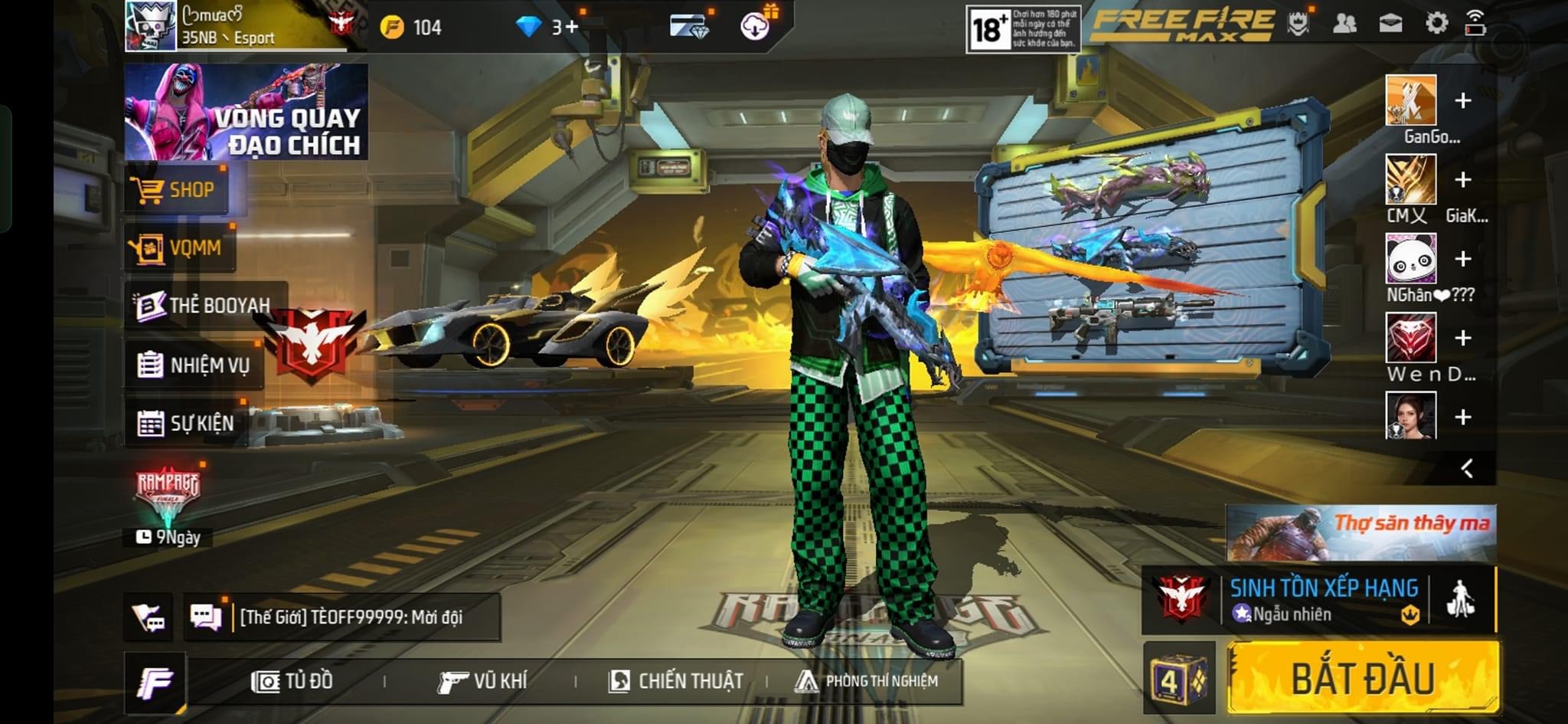
Task: Open PHÒNG THÍ NGHIỆM laboratory
Action: click(x=867, y=680)
